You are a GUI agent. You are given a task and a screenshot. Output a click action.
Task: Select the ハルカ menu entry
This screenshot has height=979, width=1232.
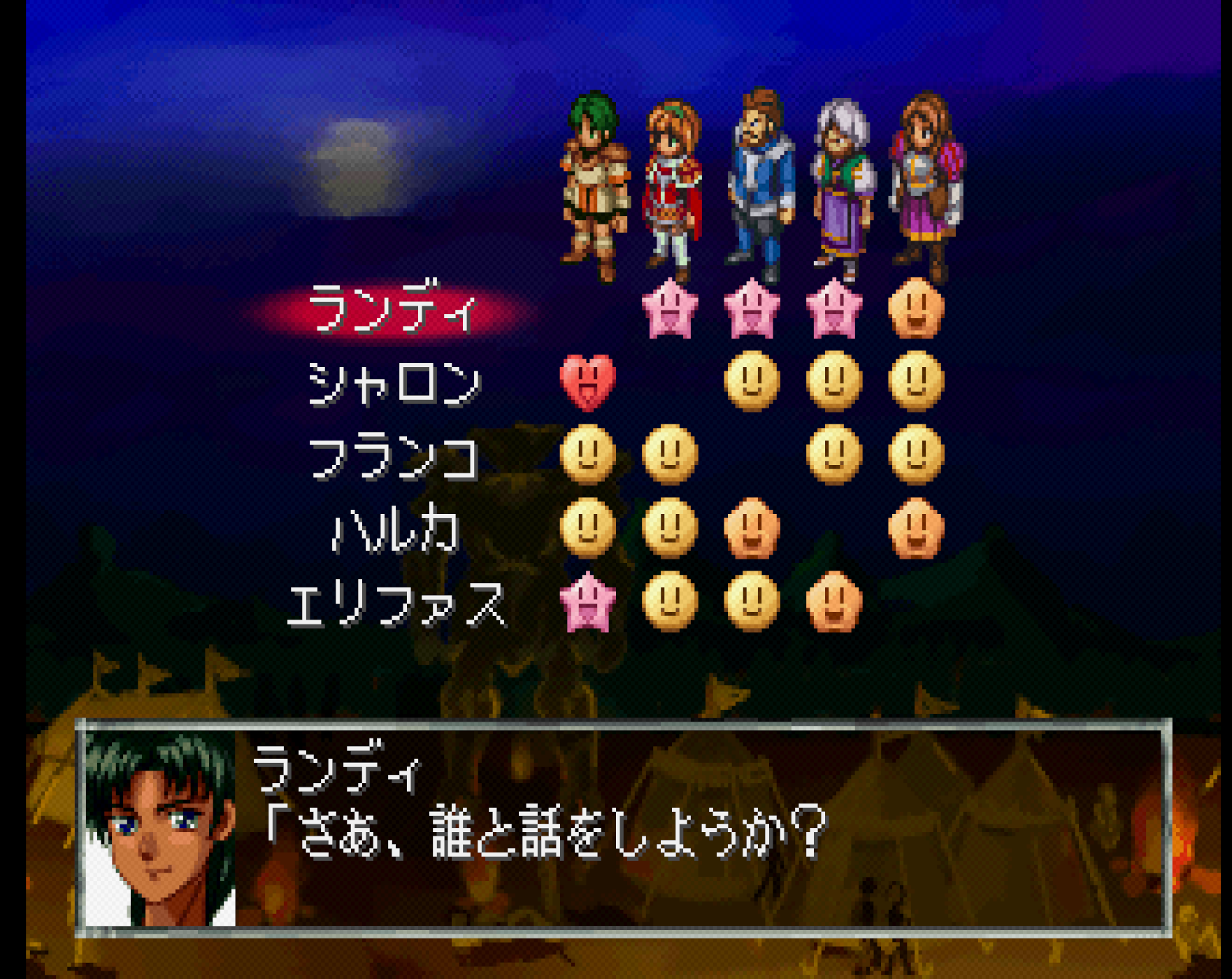(394, 531)
